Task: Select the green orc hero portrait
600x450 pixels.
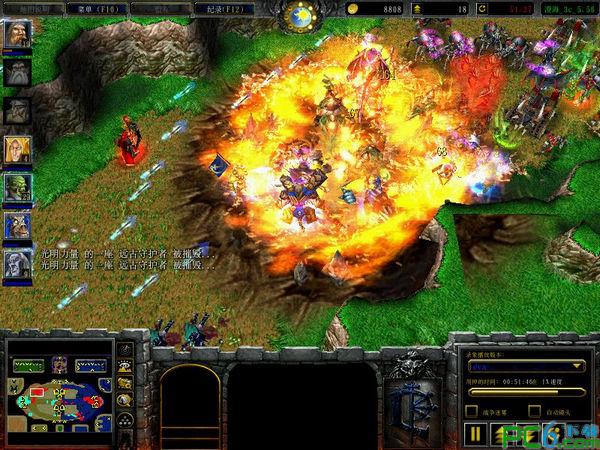Action: [18, 187]
